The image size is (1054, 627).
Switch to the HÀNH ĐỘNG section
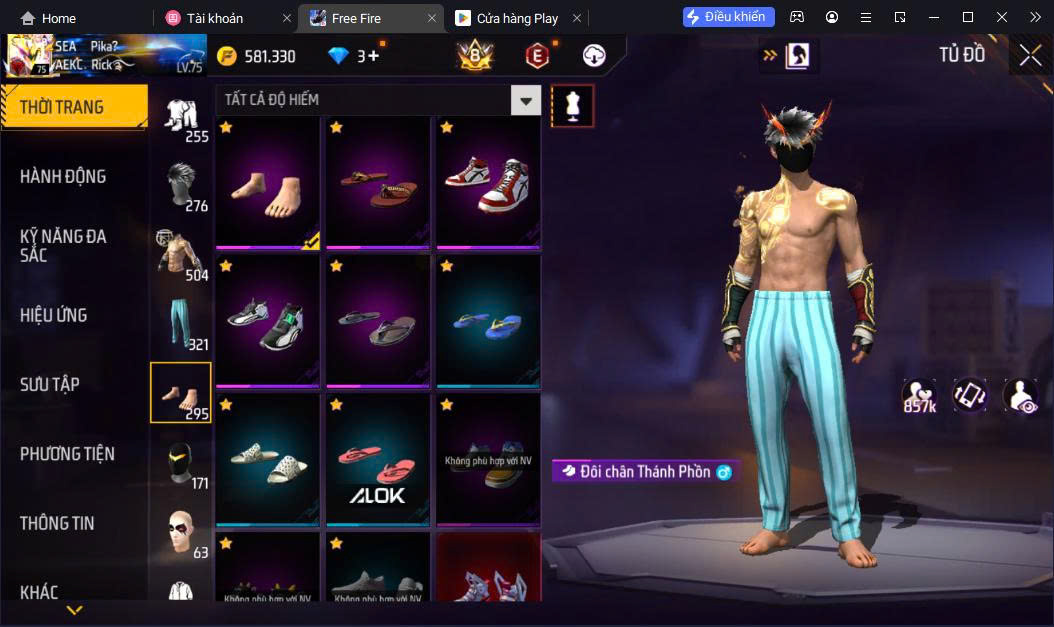pos(63,177)
